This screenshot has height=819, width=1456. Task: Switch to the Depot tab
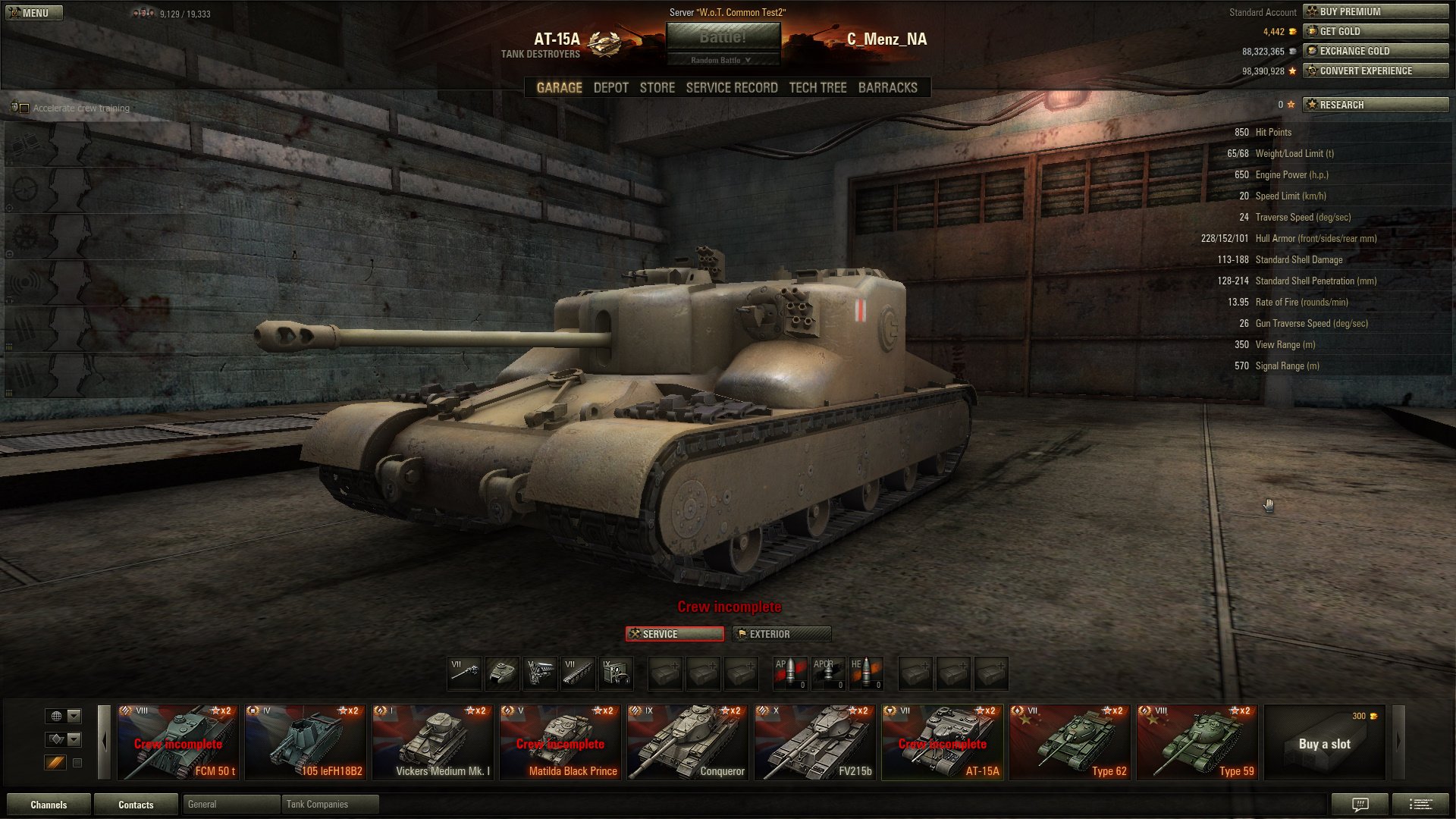coord(610,88)
